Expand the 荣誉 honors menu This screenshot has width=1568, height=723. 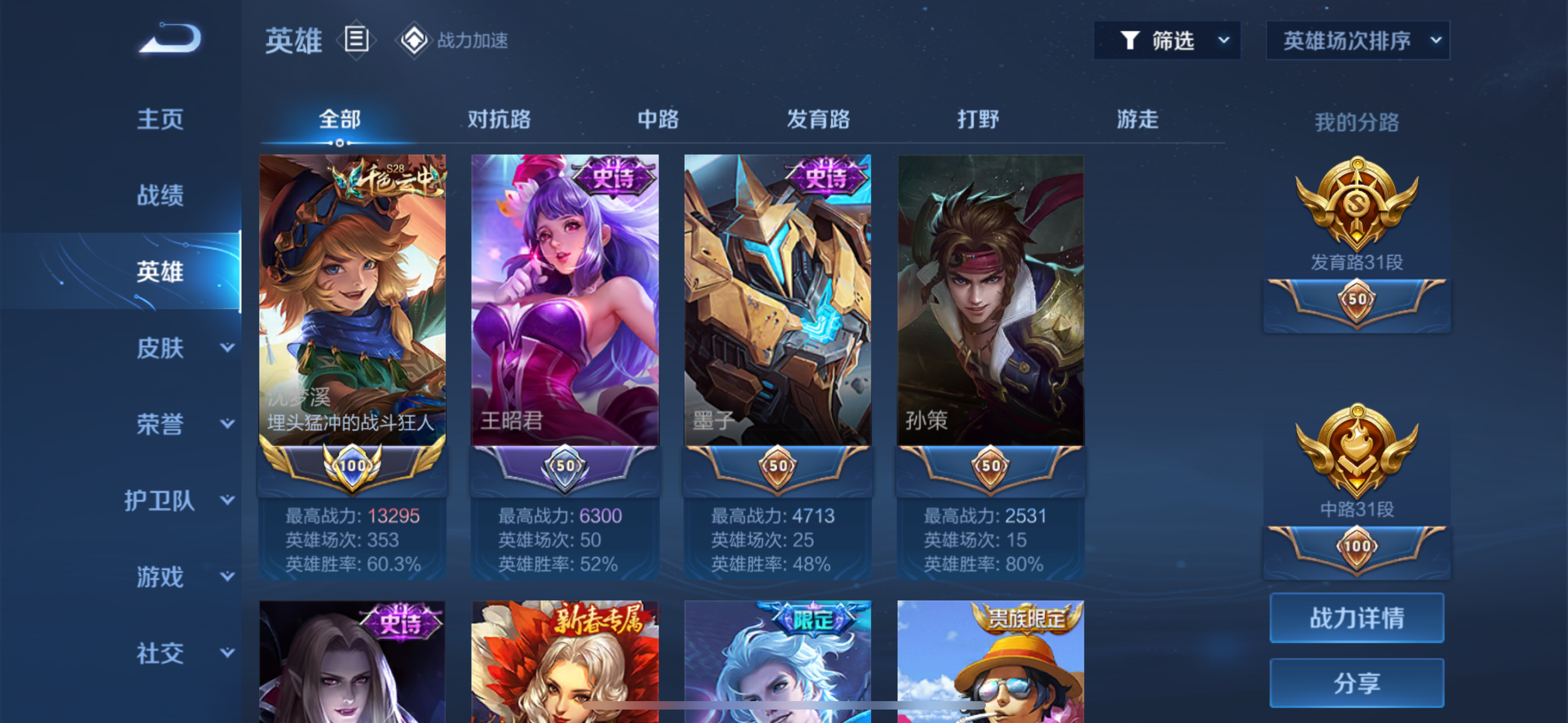point(183,424)
